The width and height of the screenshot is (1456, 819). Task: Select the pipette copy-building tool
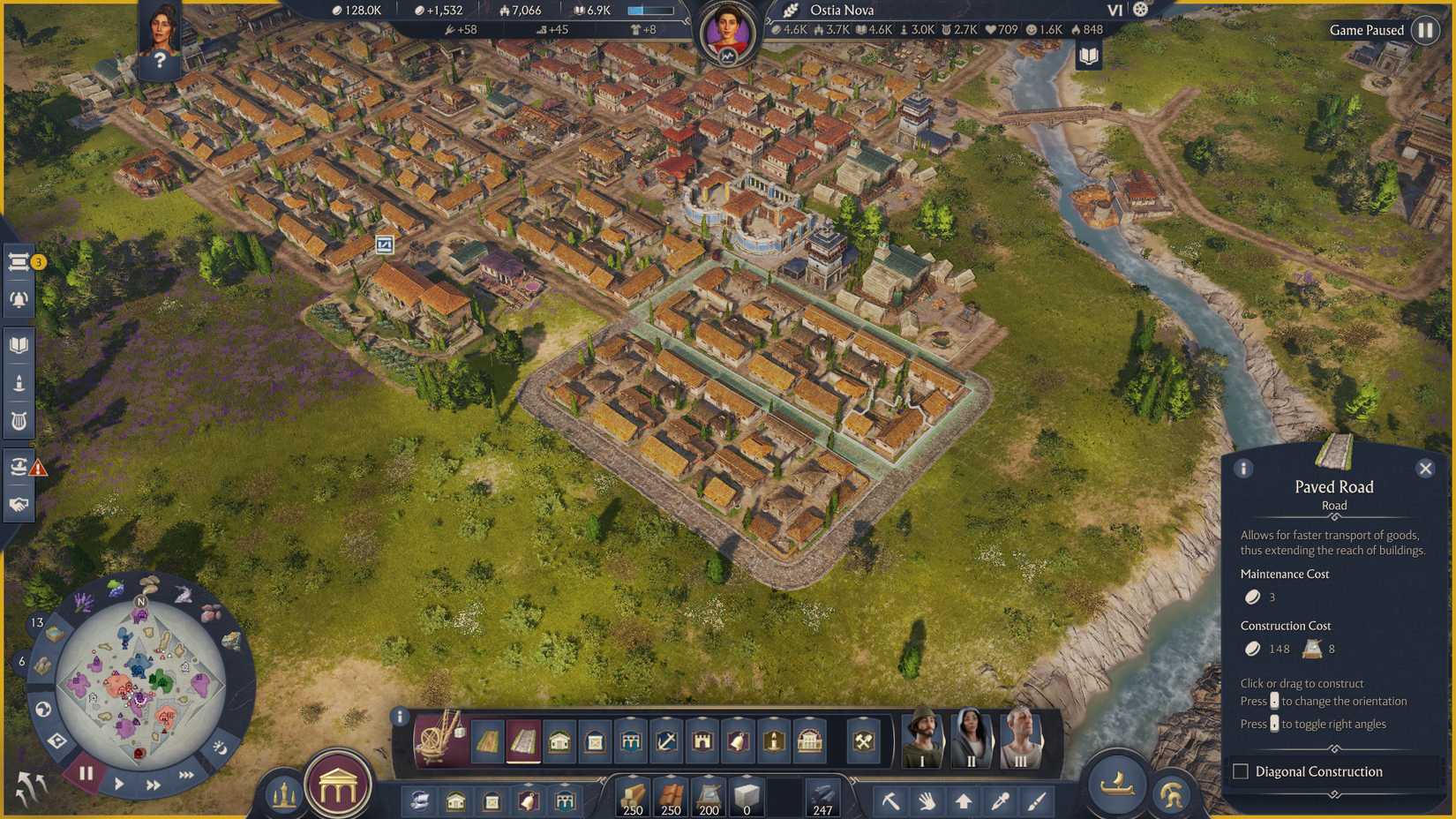point(1000,800)
